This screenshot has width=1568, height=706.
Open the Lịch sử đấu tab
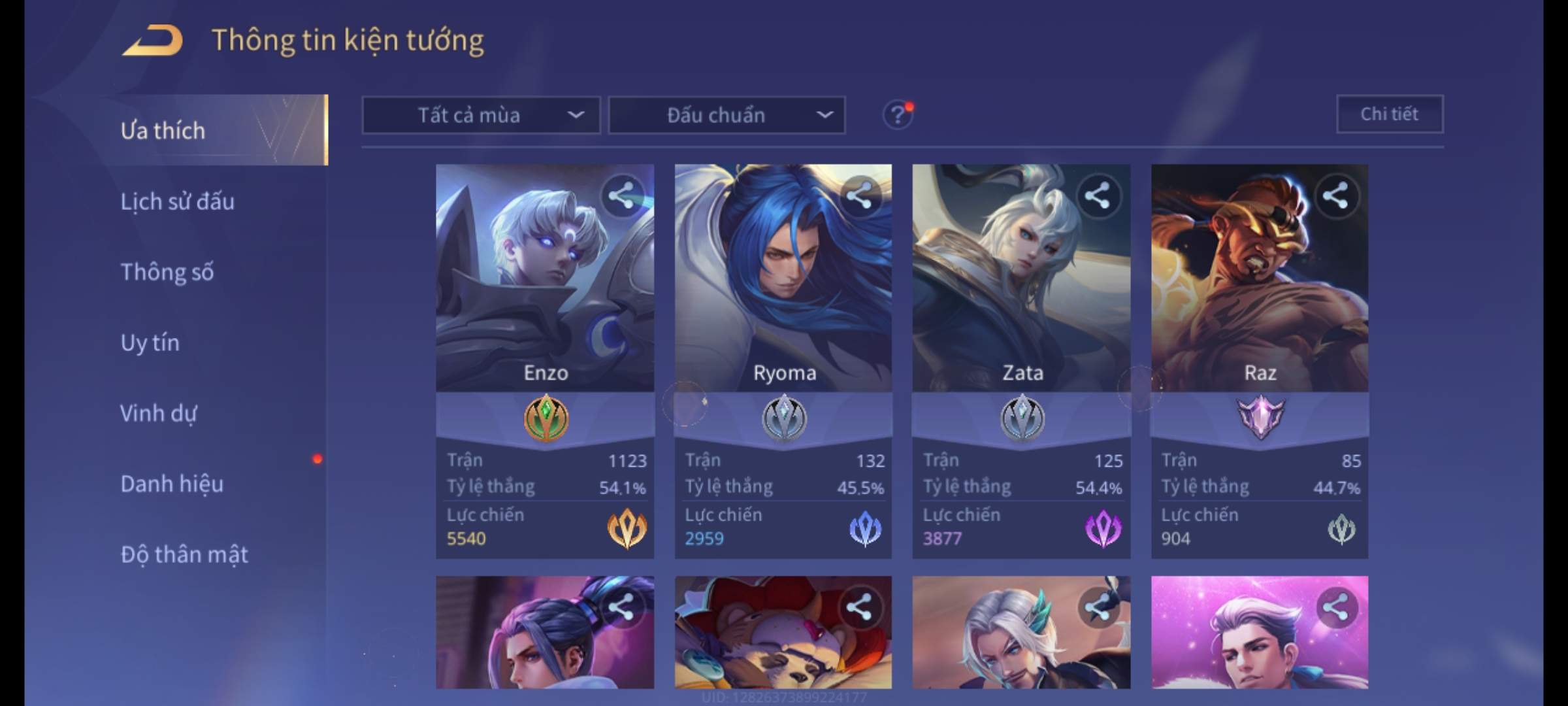pyautogui.click(x=177, y=201)
